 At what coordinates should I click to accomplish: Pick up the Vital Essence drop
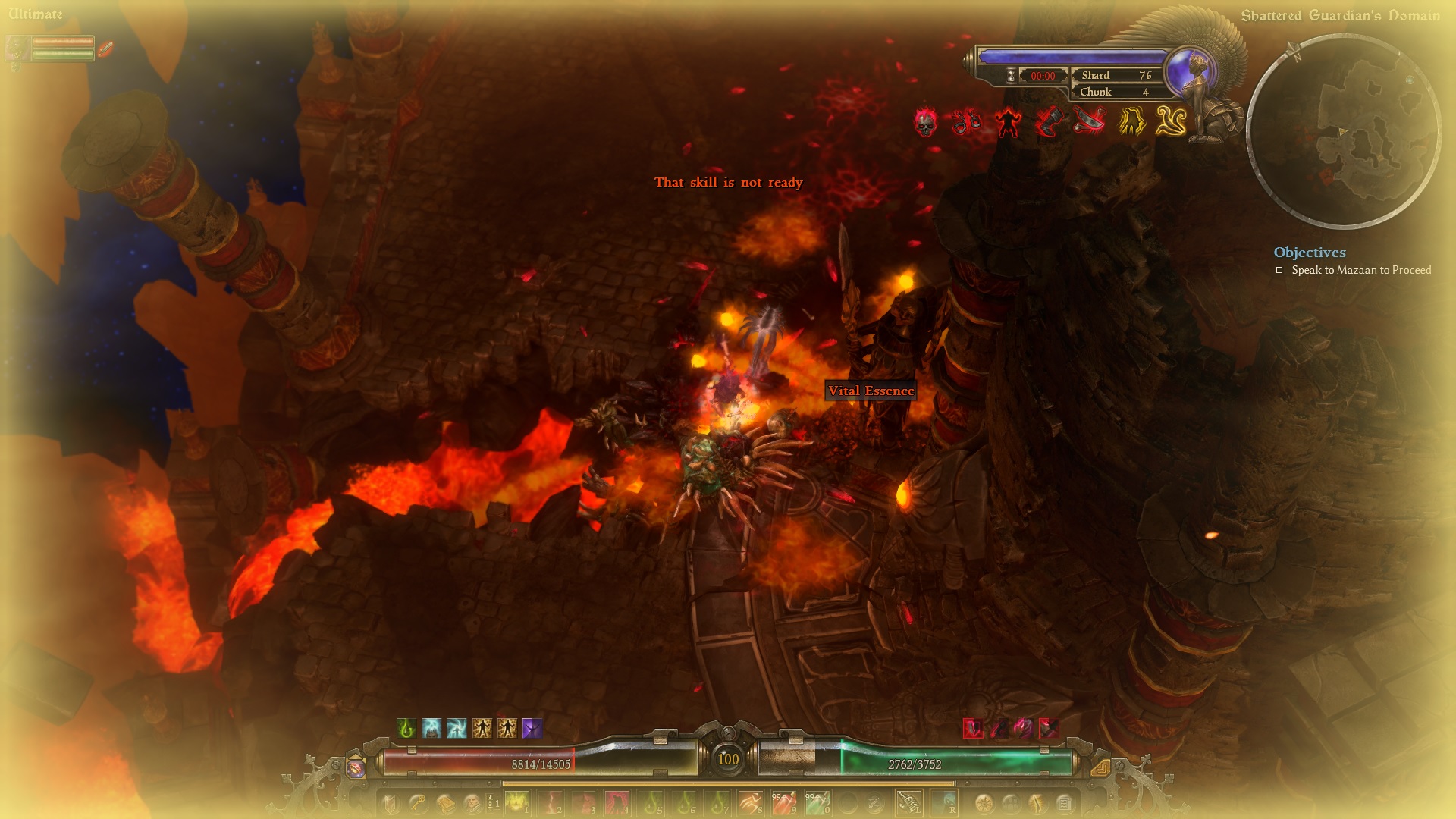[x=869, y=391]
